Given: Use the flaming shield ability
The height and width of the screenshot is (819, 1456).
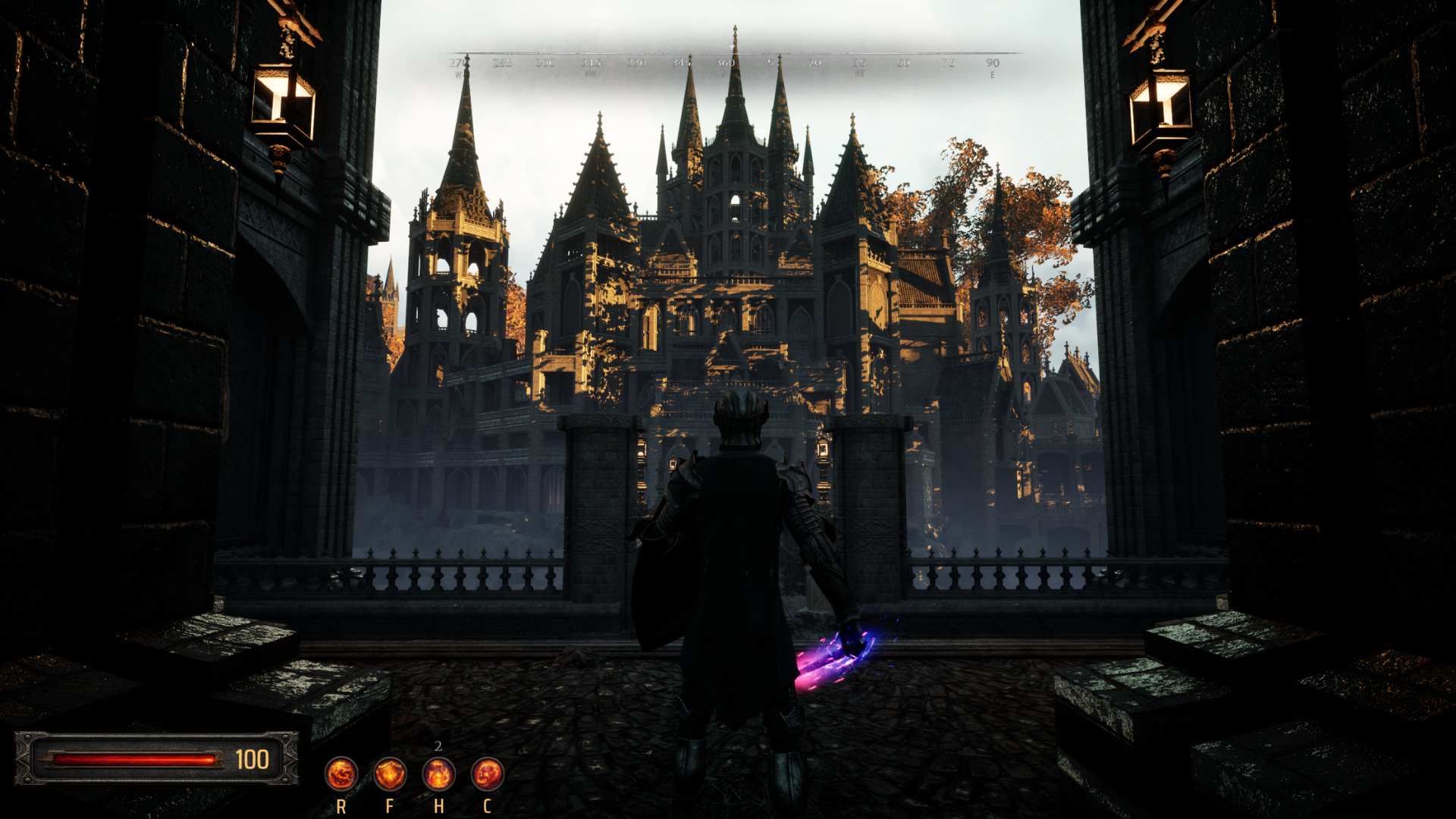Looking at the screenshot, I should 390,774.
